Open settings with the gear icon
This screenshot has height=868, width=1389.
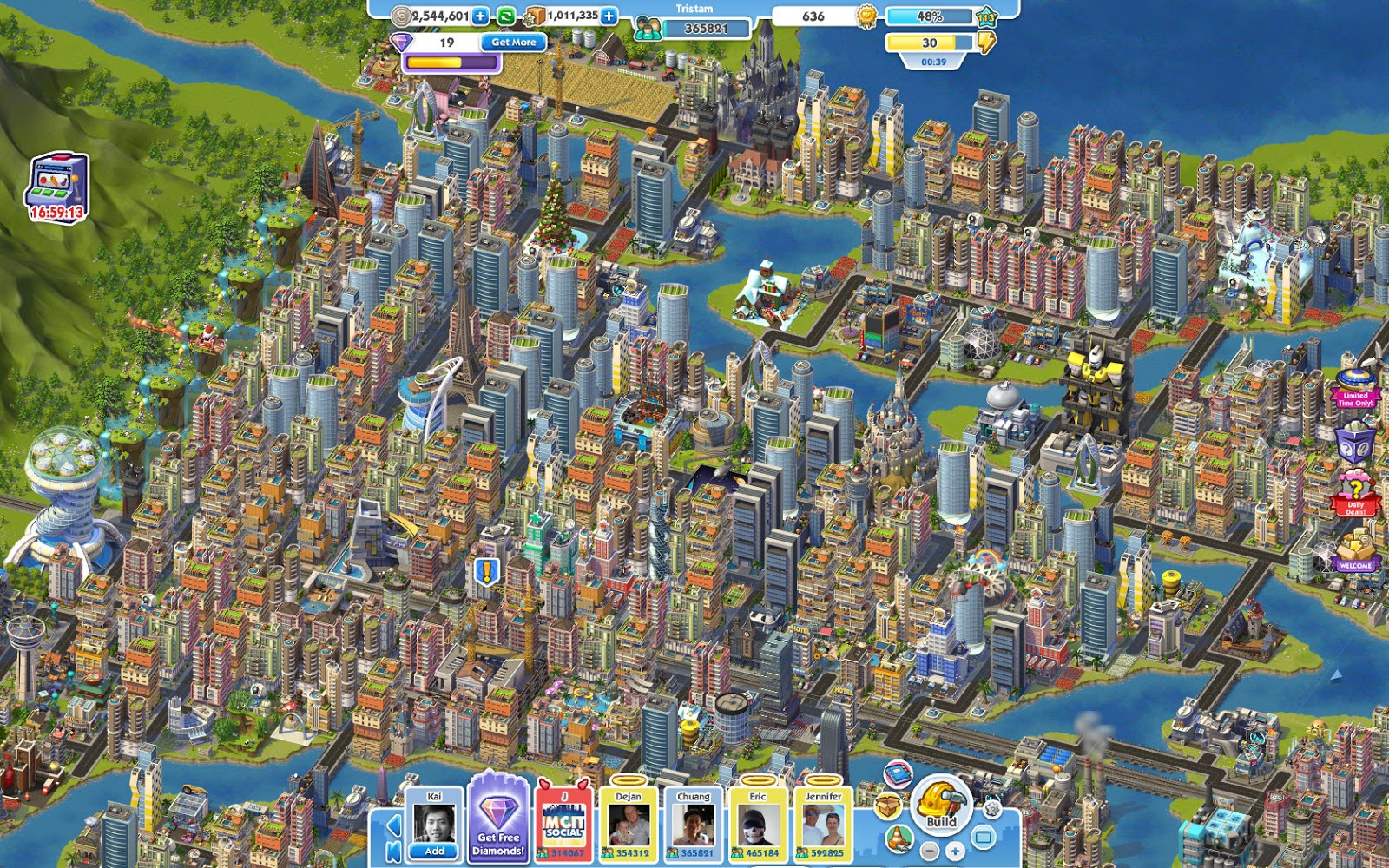click(991, 809)
